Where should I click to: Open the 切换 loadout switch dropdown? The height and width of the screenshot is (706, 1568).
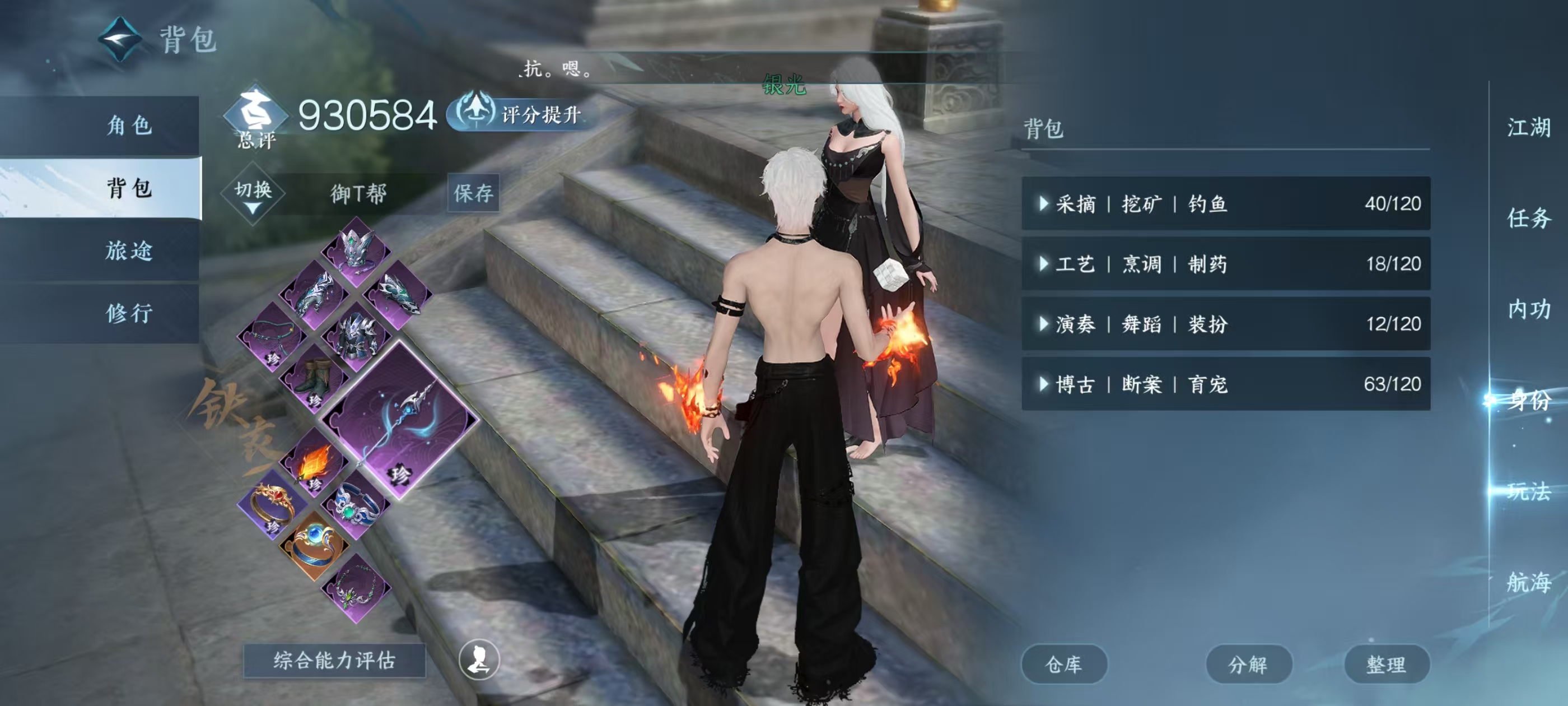pyautogui.click(x=253, y=194)
